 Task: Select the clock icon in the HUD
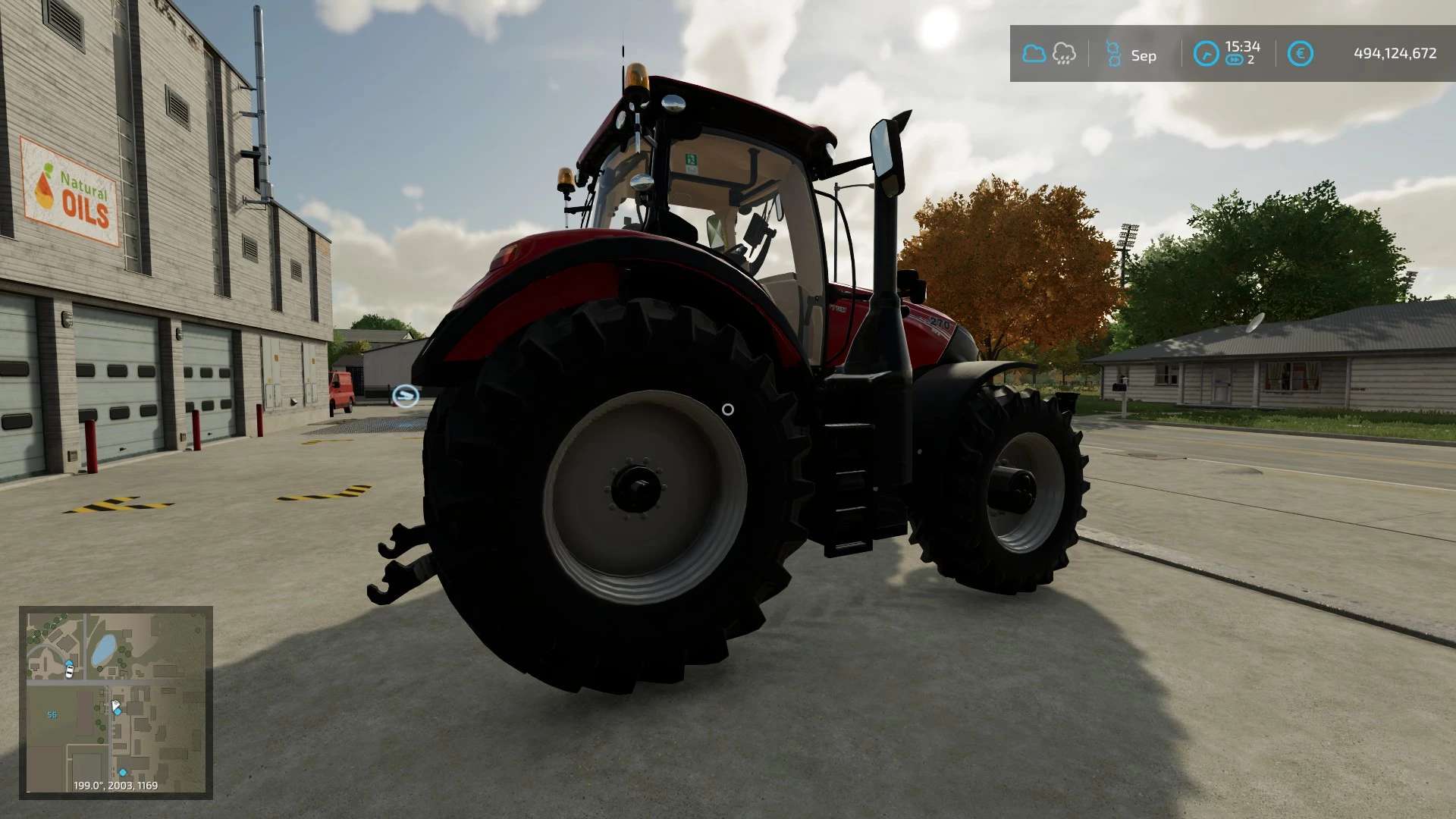coord(1206,54)
